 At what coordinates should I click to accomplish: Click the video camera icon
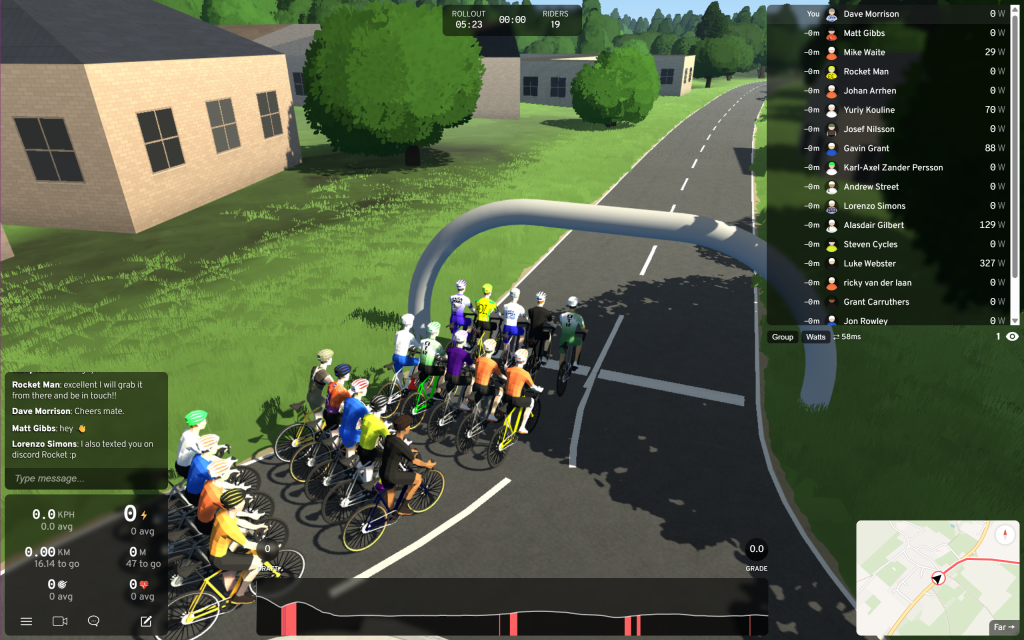coord(59,621)
